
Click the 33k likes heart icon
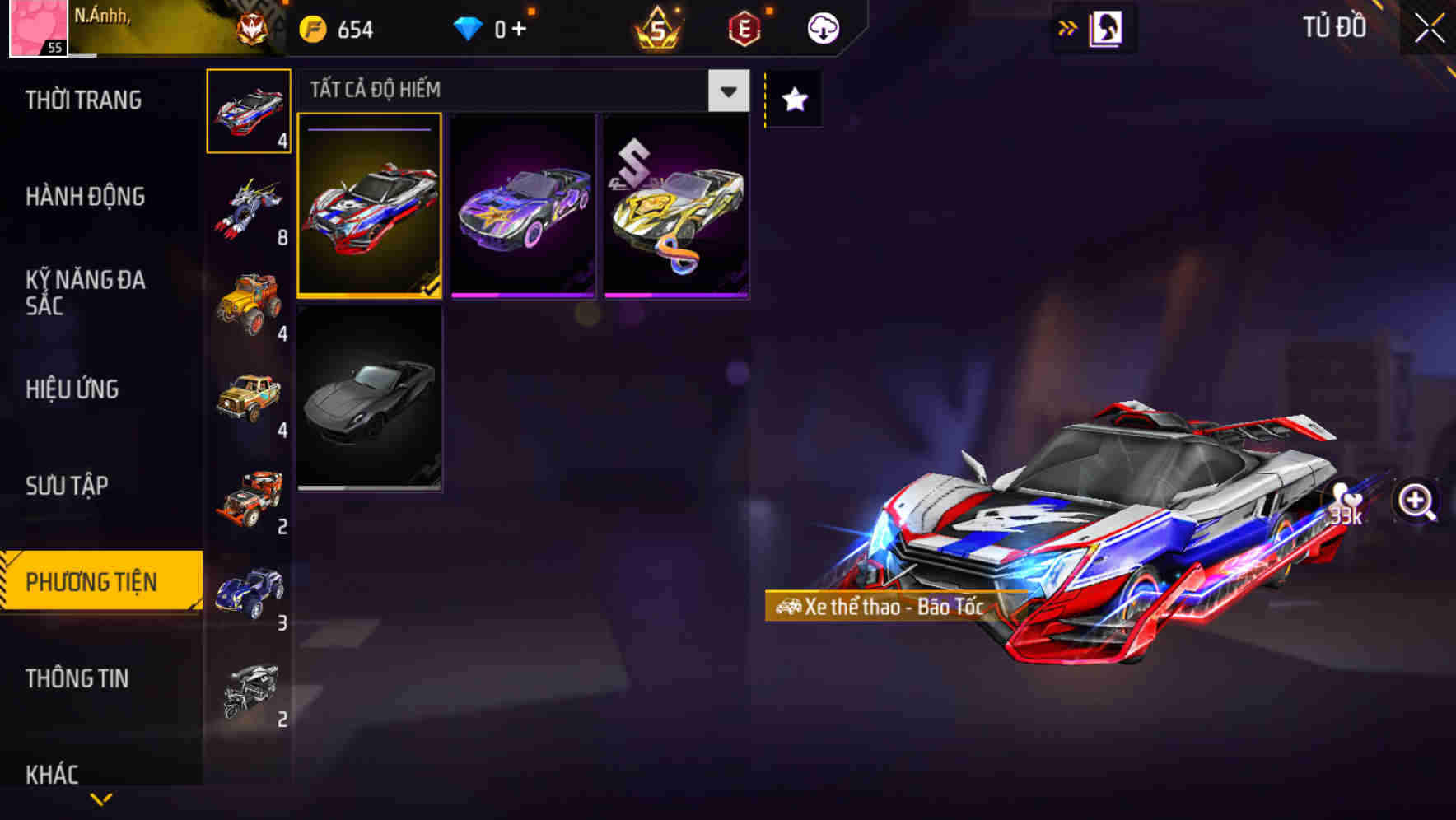click(1342, 502)
